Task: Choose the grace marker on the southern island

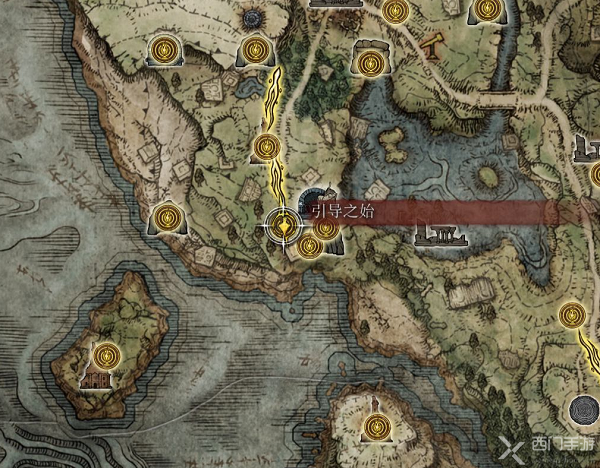Action: click(375, 427)
